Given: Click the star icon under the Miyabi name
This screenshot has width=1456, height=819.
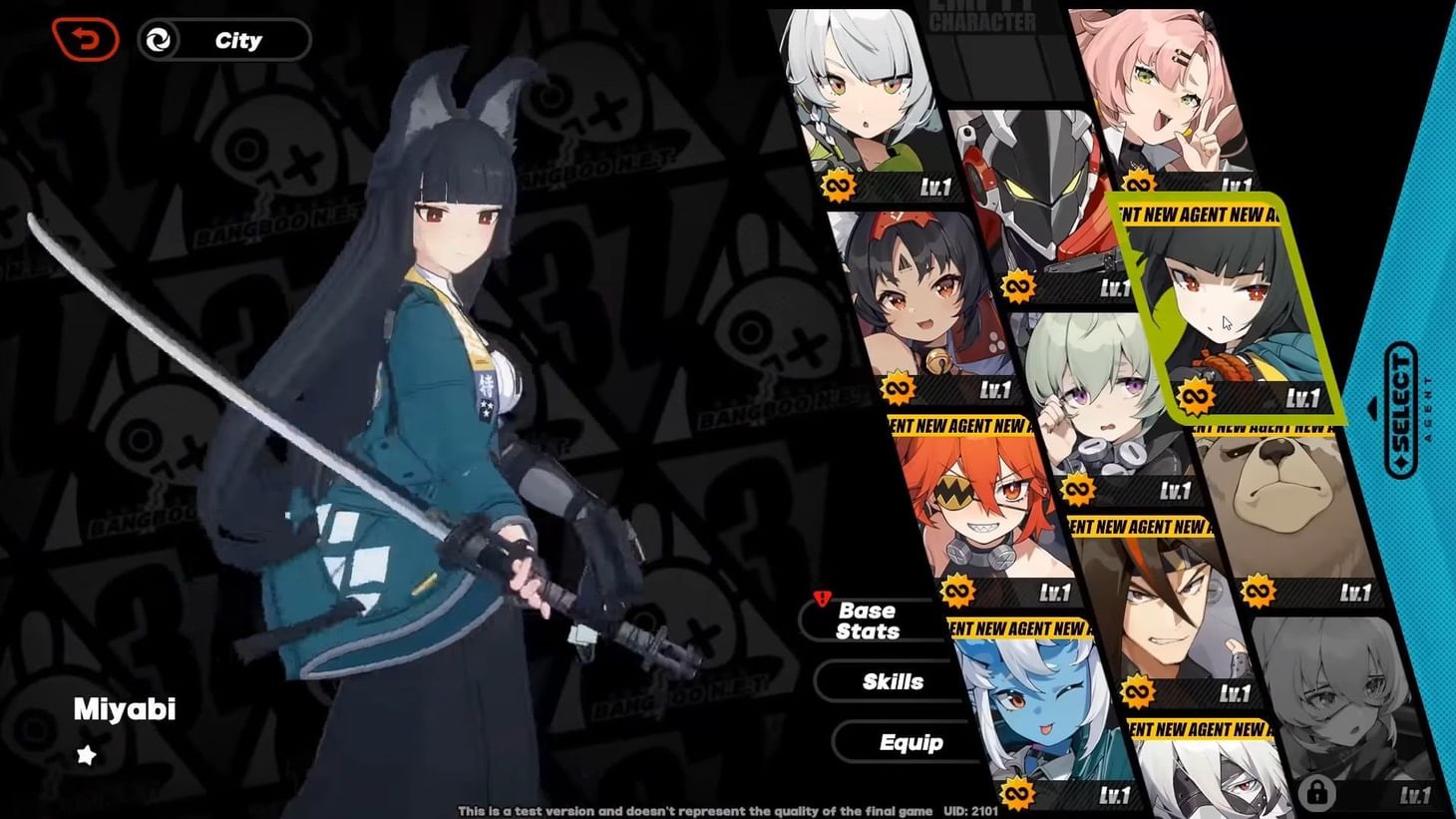Looking at the screenshot, I should pyautogui.click(x=86, y=755).
